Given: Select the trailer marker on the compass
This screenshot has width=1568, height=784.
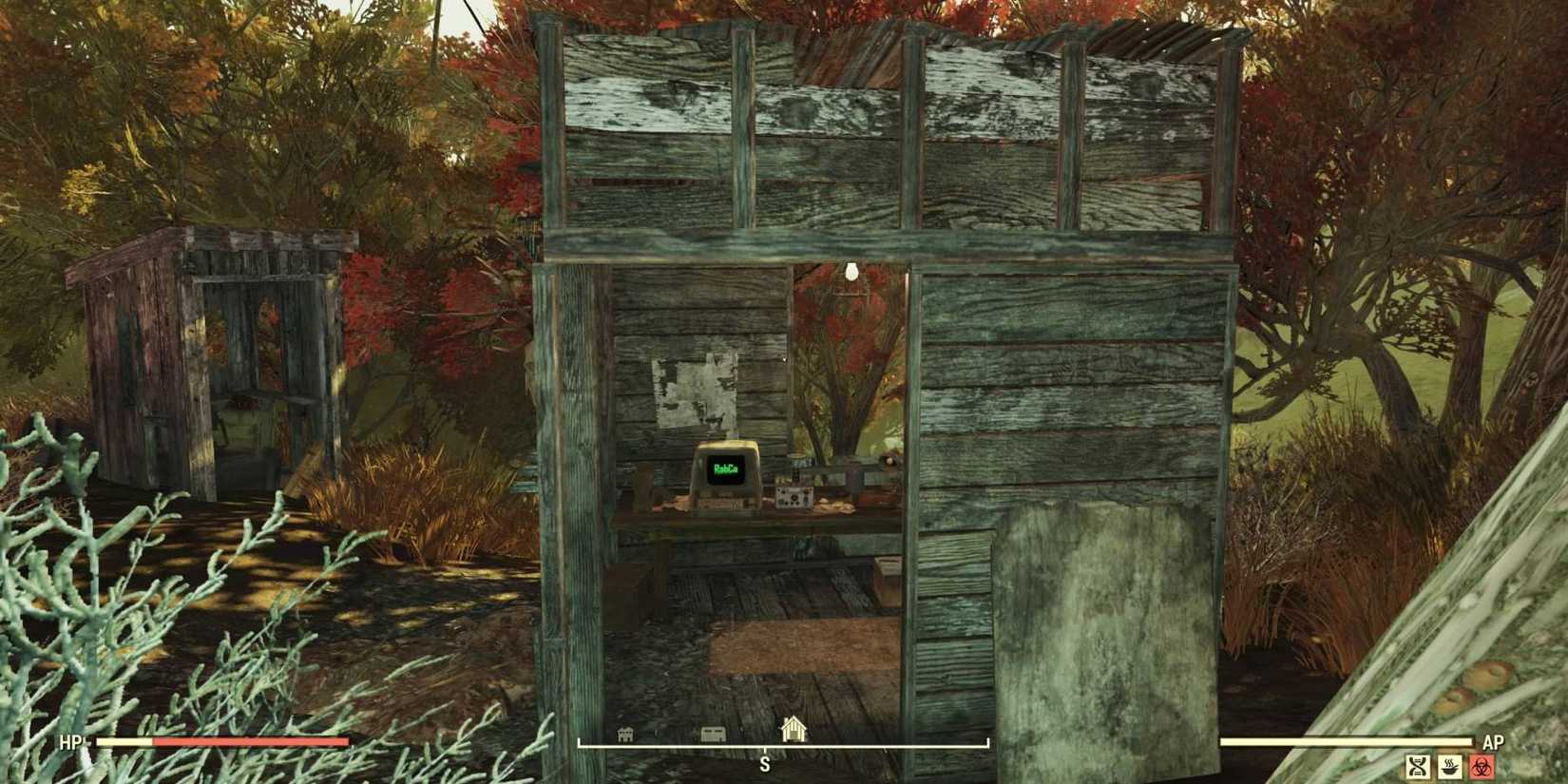Looking at the screenshot, I should tap(713, 733).
